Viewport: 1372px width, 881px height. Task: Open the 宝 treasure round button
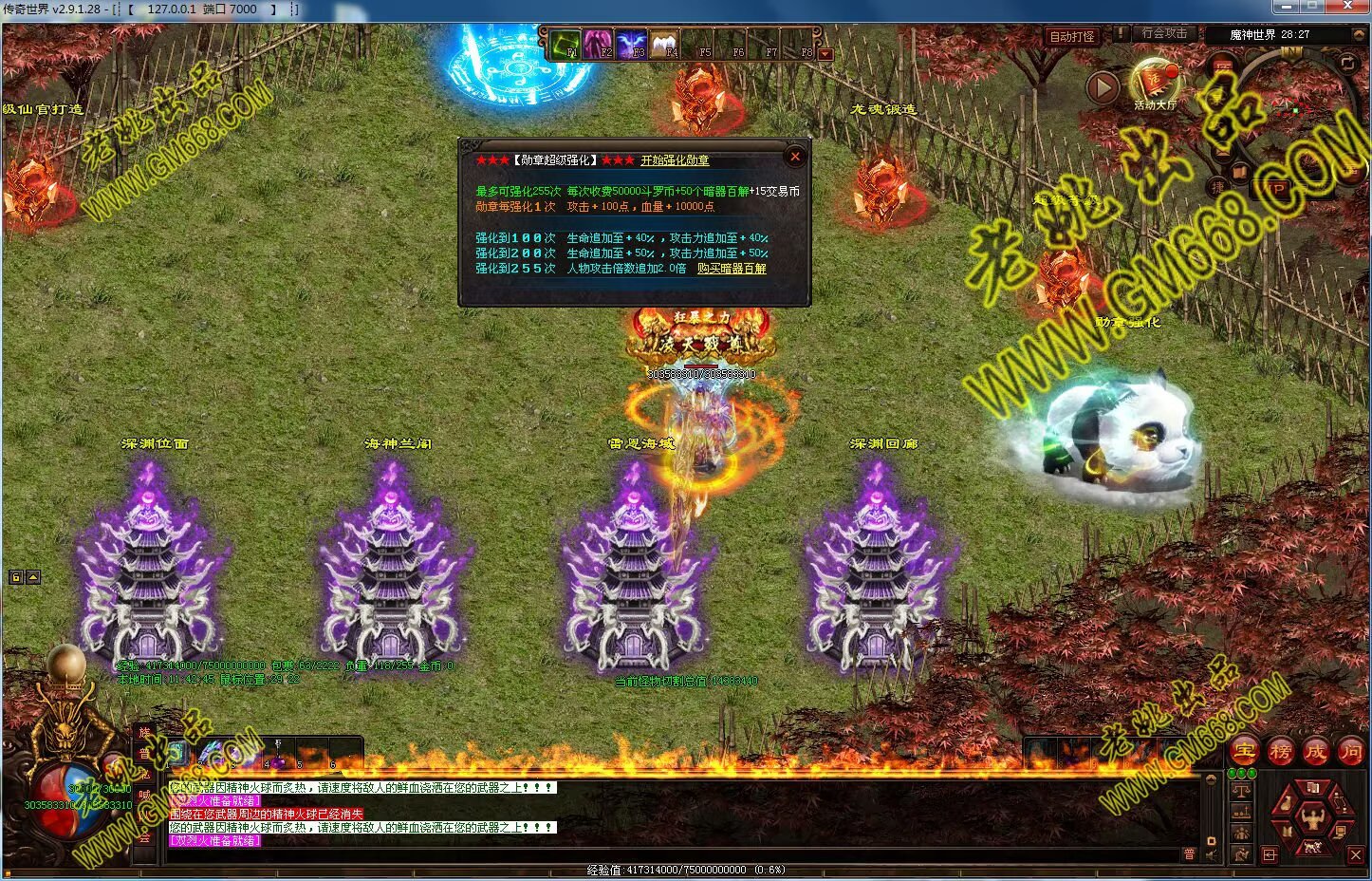tap(1245, 751)
